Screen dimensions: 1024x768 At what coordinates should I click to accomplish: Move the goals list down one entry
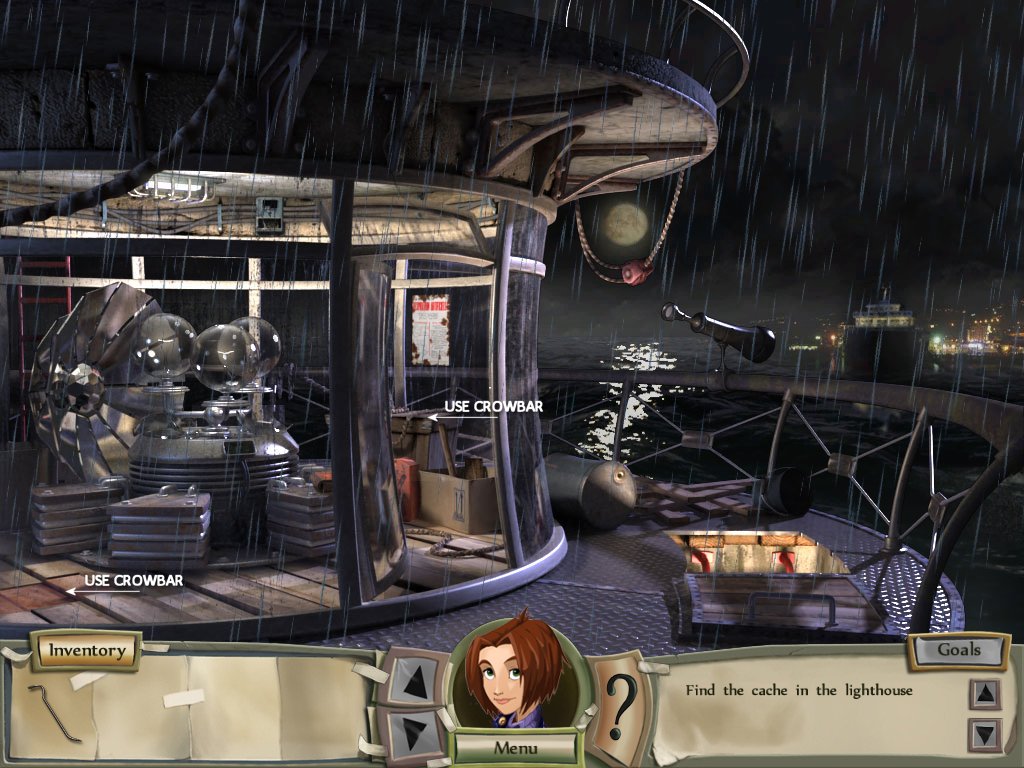[x=984, y=735]
